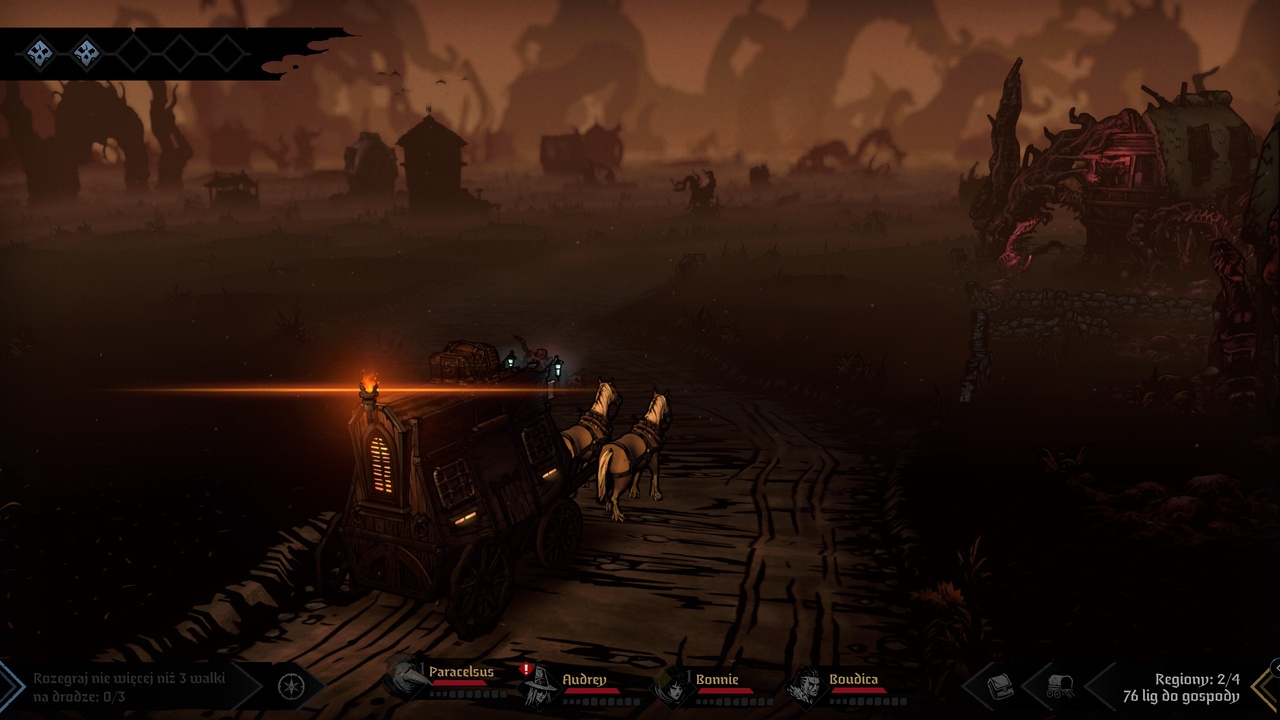Open the stagecoach management panel
Screen dimensions: 1280x720
1058,686
